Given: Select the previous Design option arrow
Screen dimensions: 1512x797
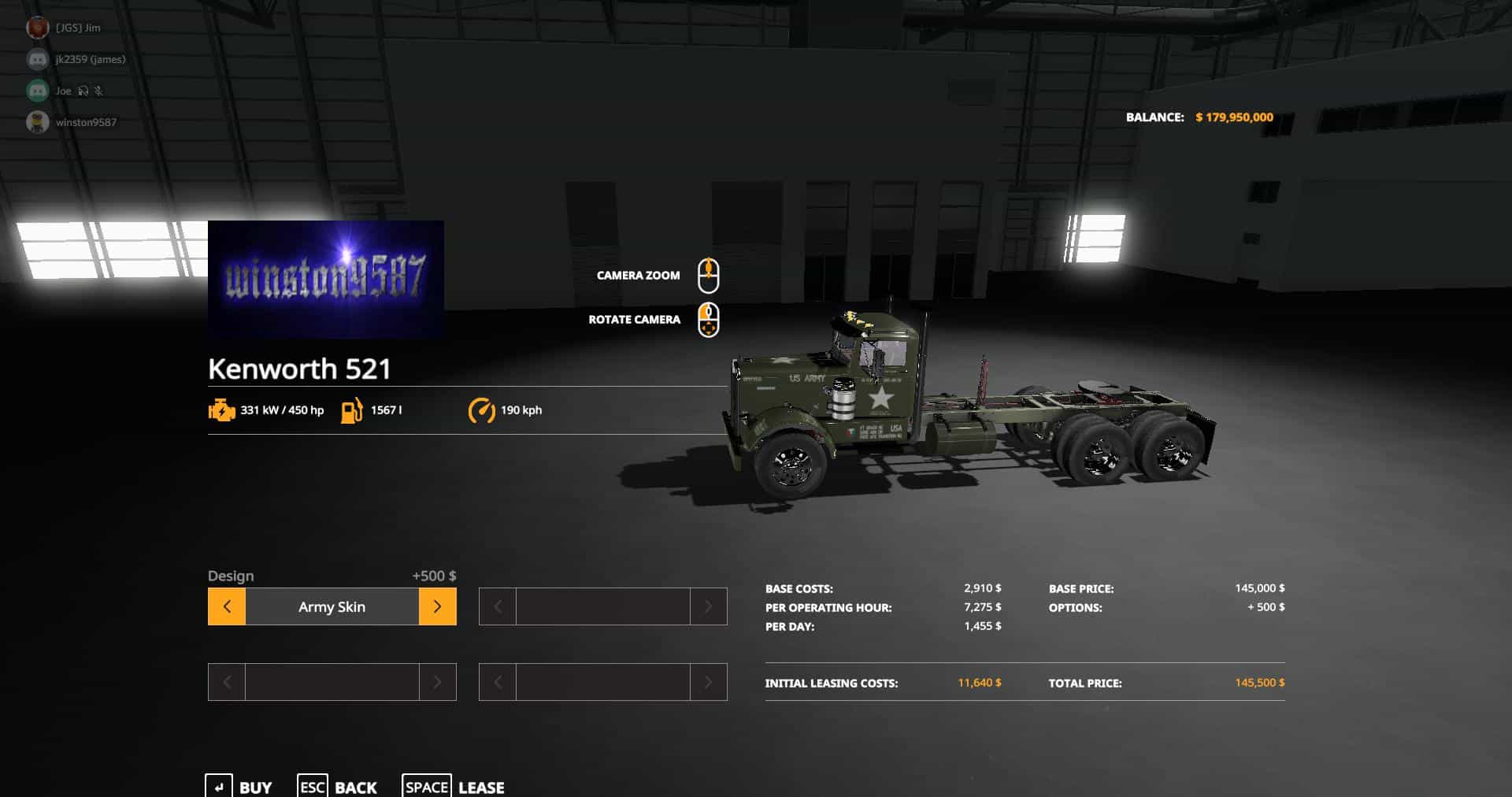Looking at the screenshot, I should [x=227, y=606].
